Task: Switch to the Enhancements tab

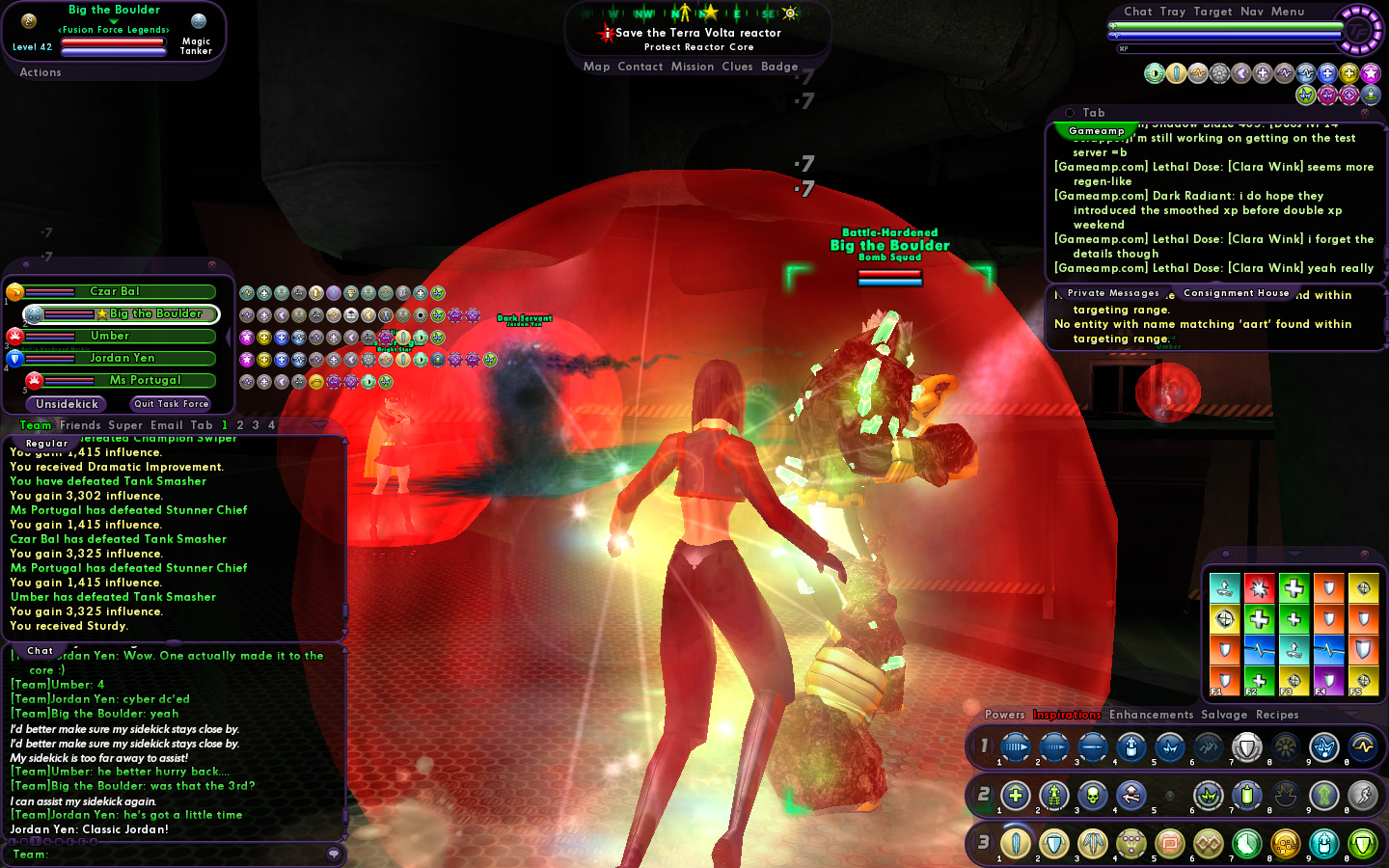Action: (1151, 715)
